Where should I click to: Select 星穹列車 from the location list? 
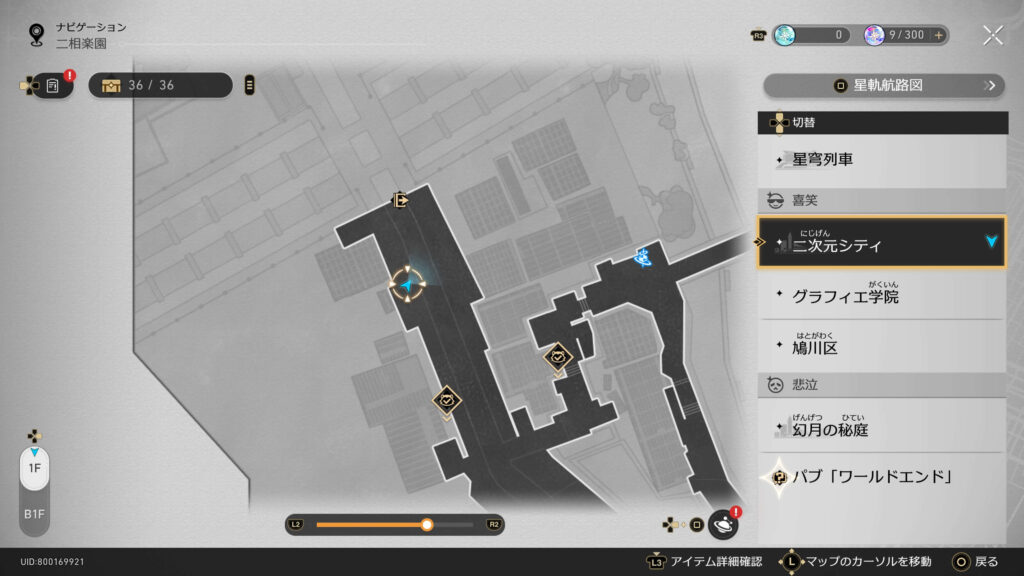tap(882, 160)
